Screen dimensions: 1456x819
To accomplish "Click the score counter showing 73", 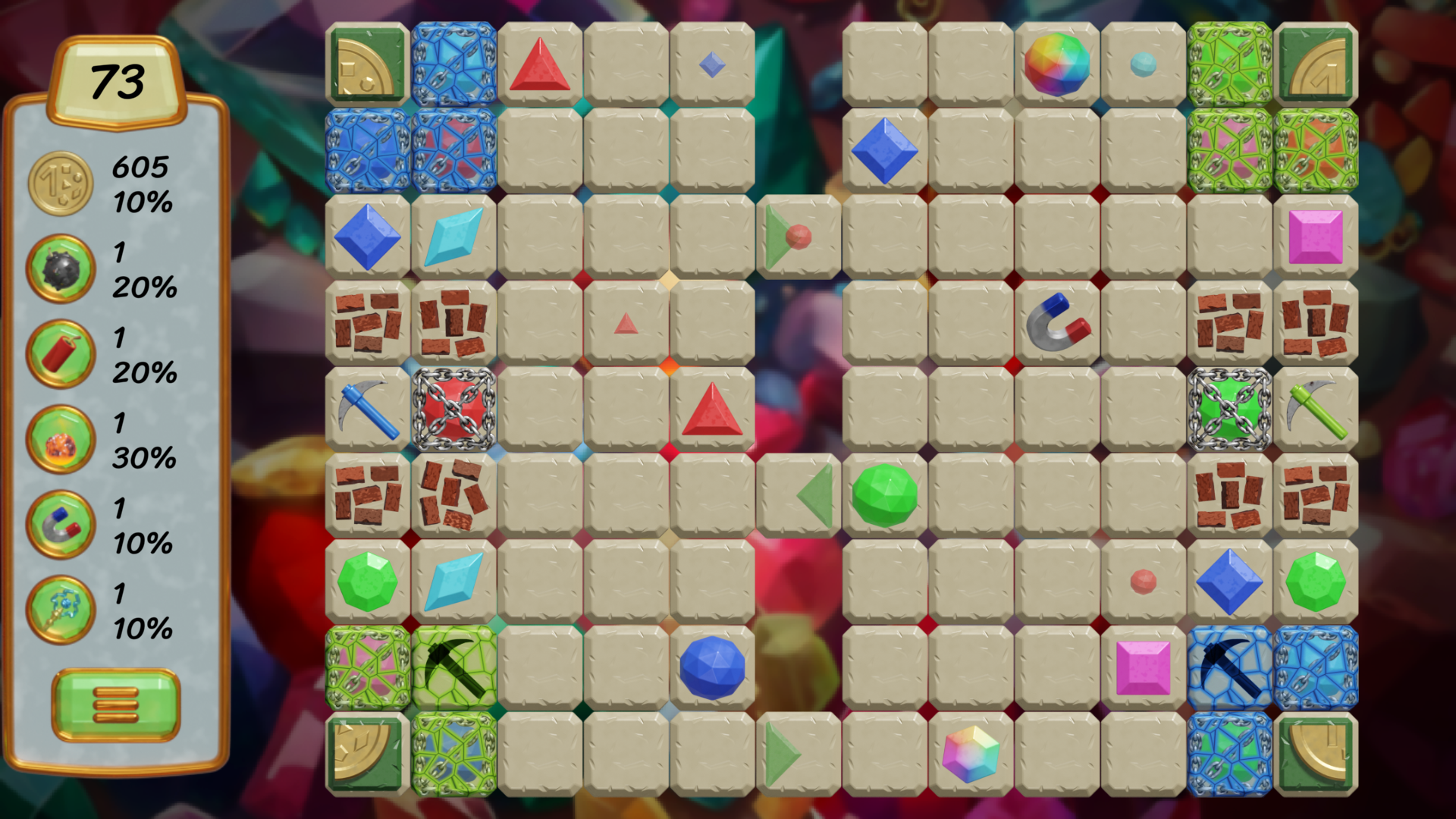I will click(x=118, y=78).
